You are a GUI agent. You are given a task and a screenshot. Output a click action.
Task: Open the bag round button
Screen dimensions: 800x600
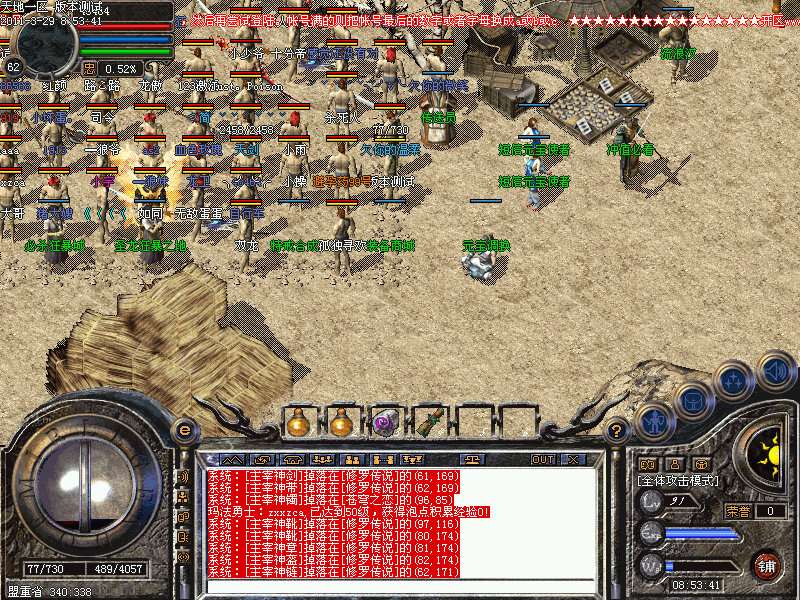click(691, 400)
